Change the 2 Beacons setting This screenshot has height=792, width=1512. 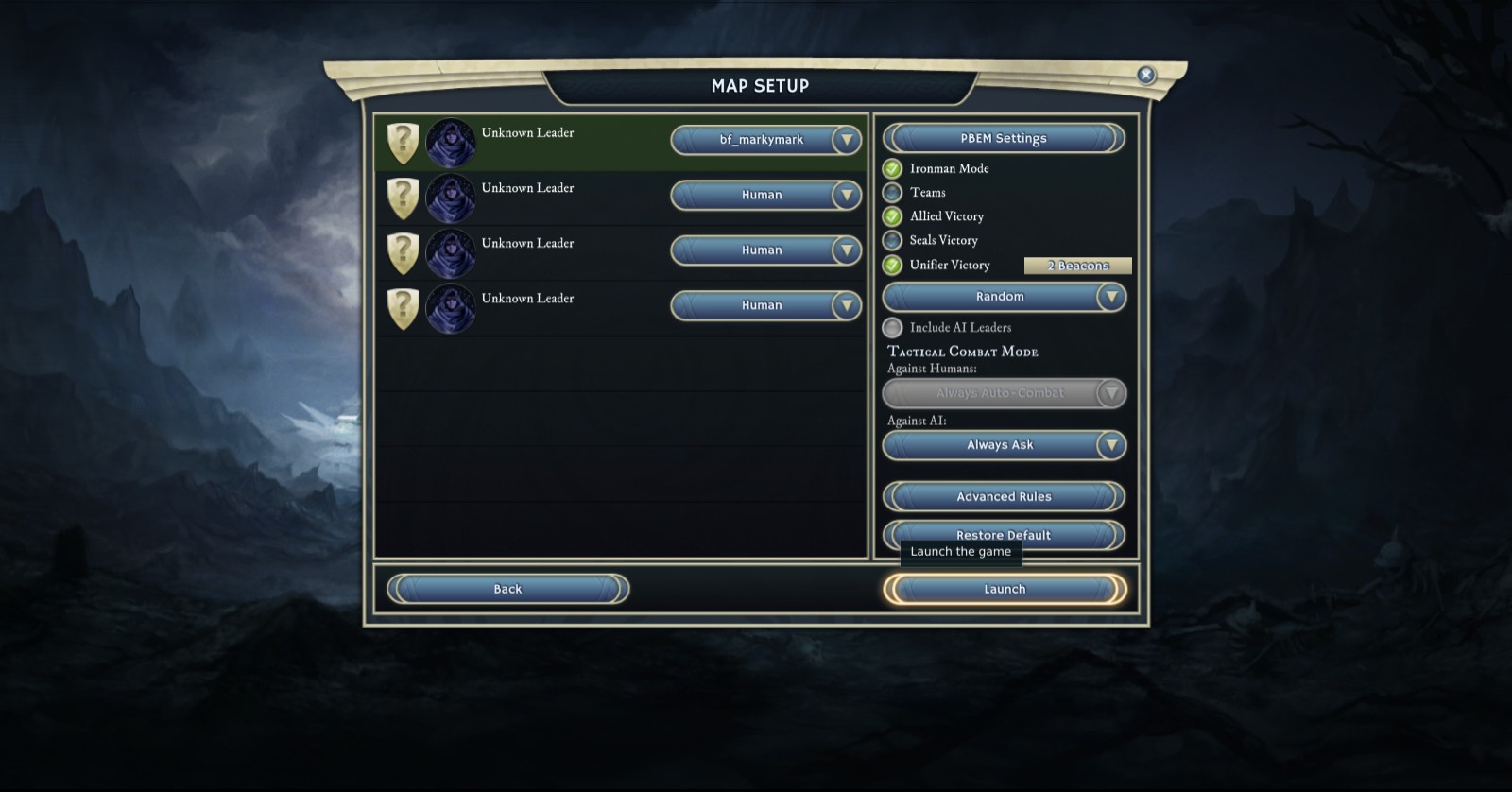click(1077, 266)
